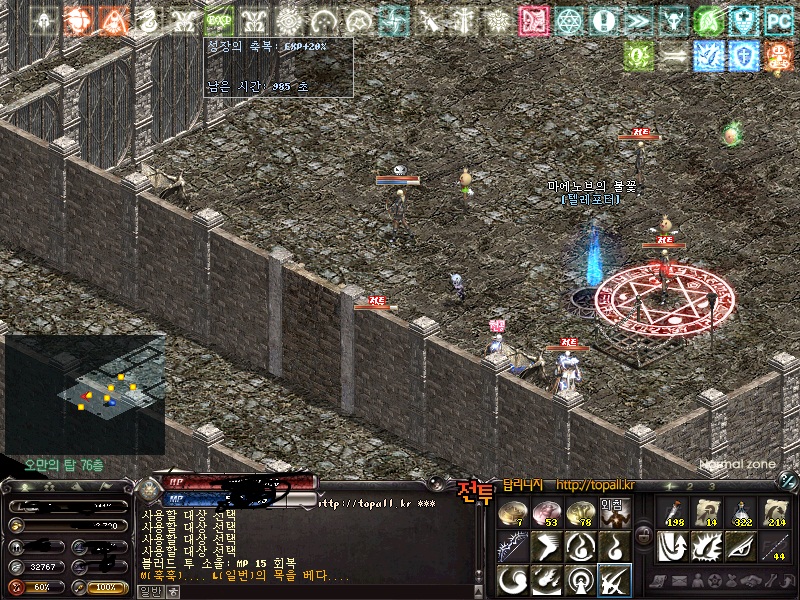Image resolution: width=800 pixels, height=600 pixels.
Task: Select the PC buff icon
Action: pos(779,20)
